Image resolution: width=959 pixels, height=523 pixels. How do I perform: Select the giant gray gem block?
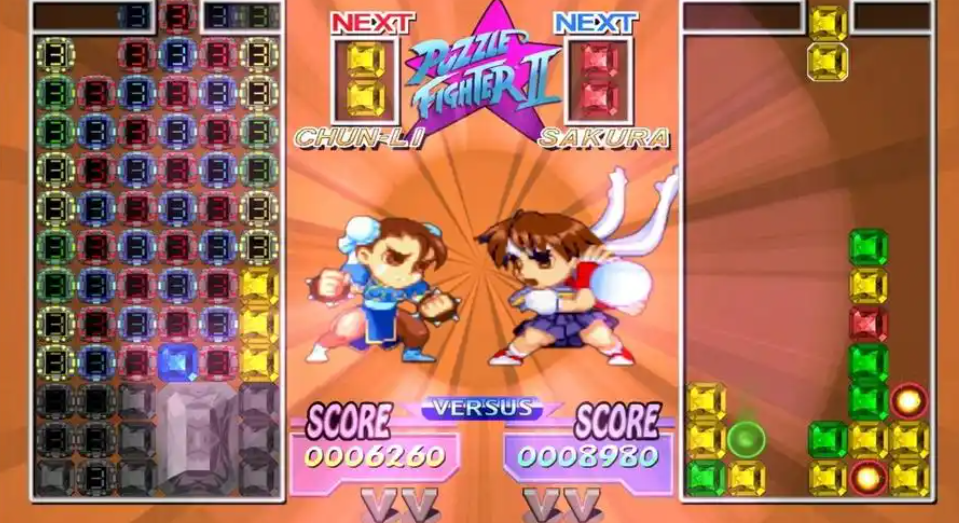point(197,436)
